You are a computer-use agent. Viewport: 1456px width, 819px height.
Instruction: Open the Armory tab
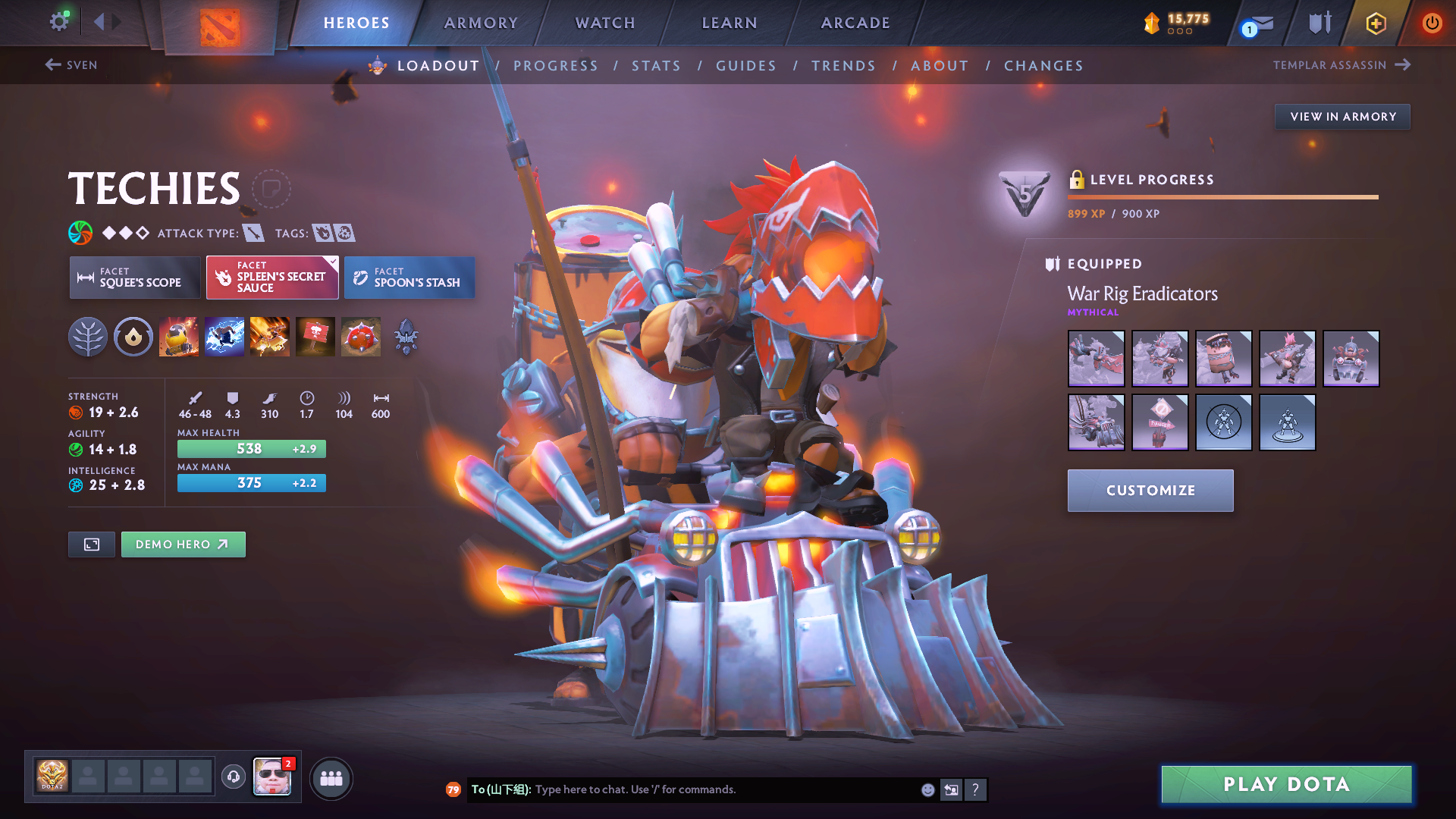pos(481,23)
